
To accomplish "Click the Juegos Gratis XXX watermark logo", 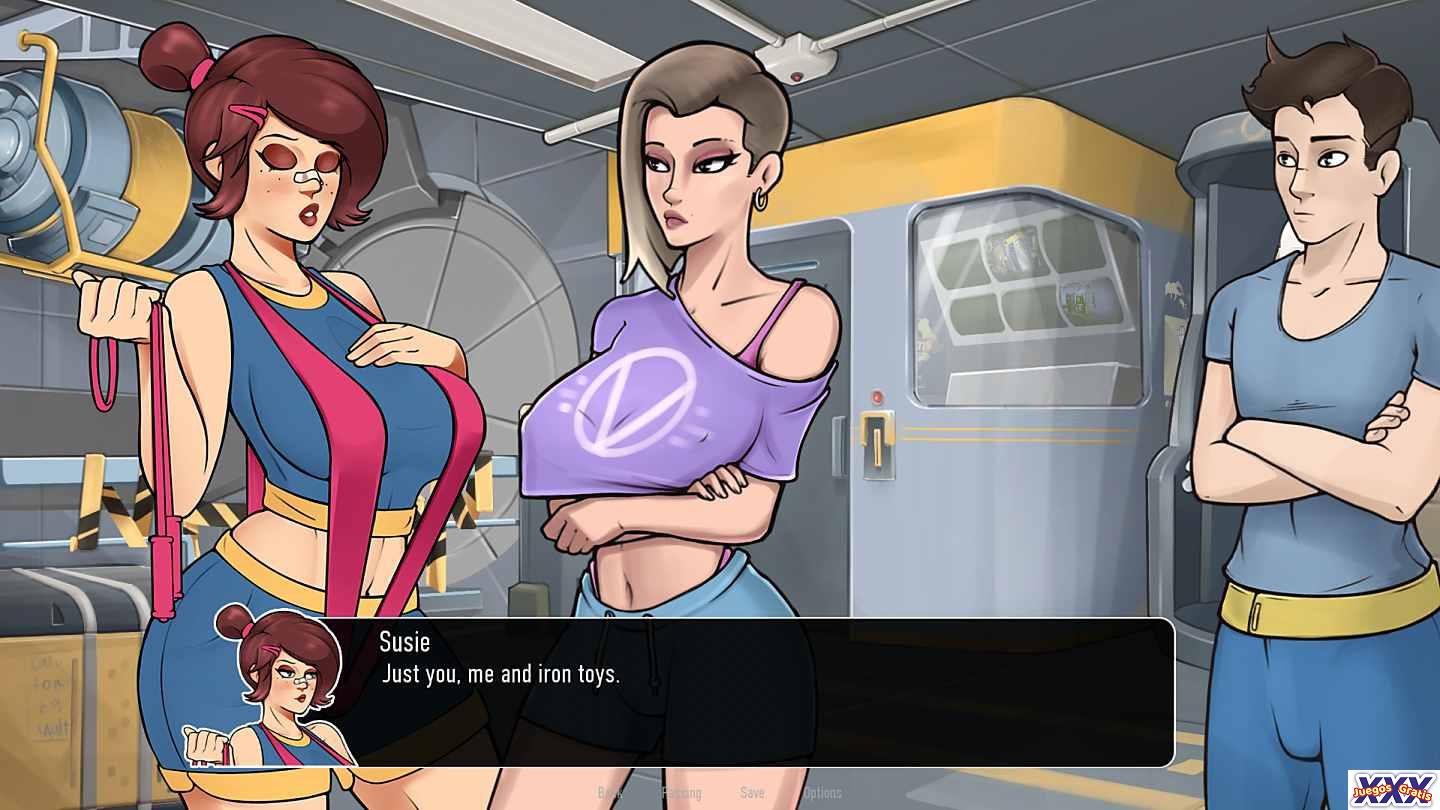I will pos(1392,789).
